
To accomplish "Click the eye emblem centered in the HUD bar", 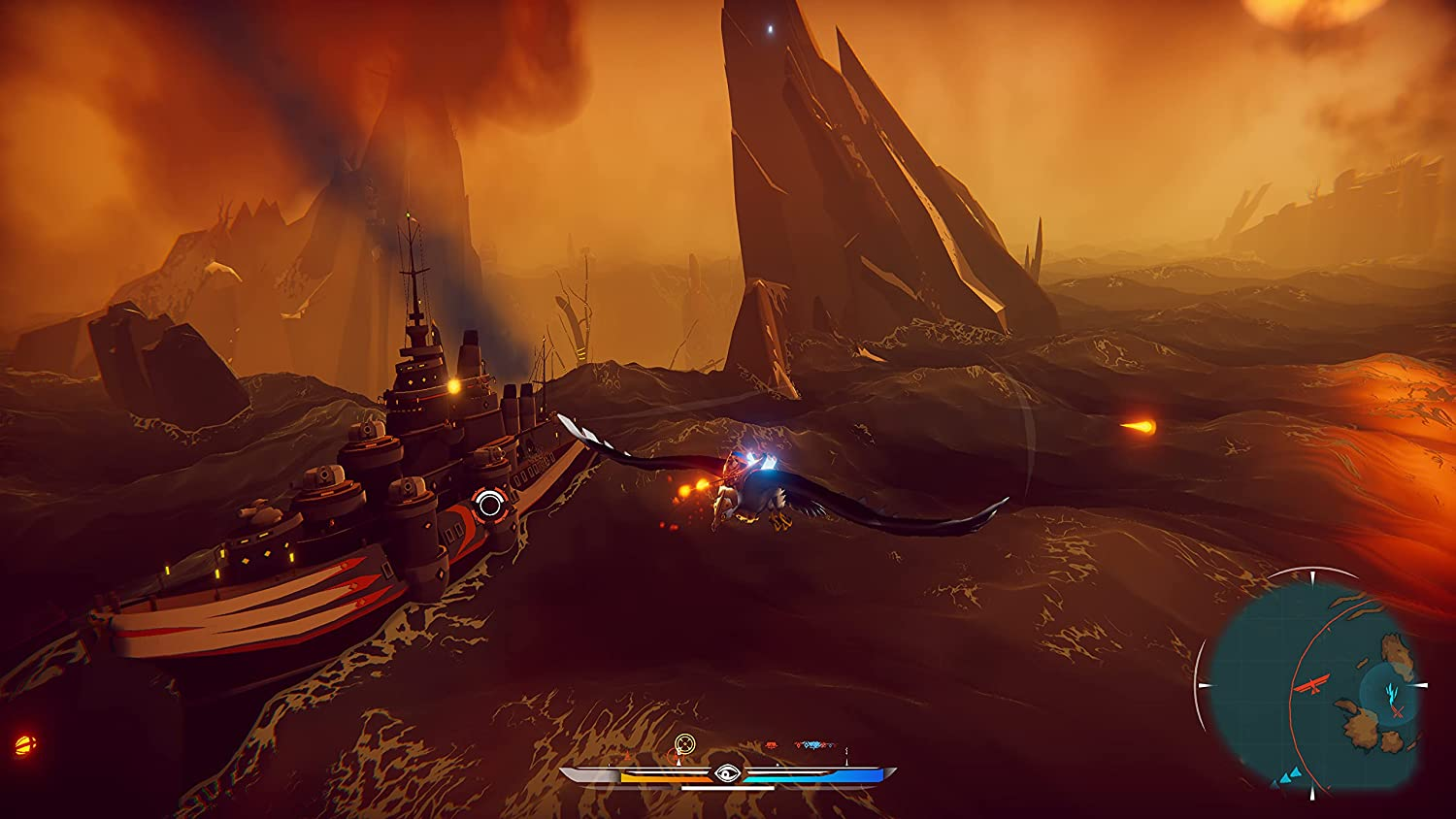I will [x=726, y=772].
